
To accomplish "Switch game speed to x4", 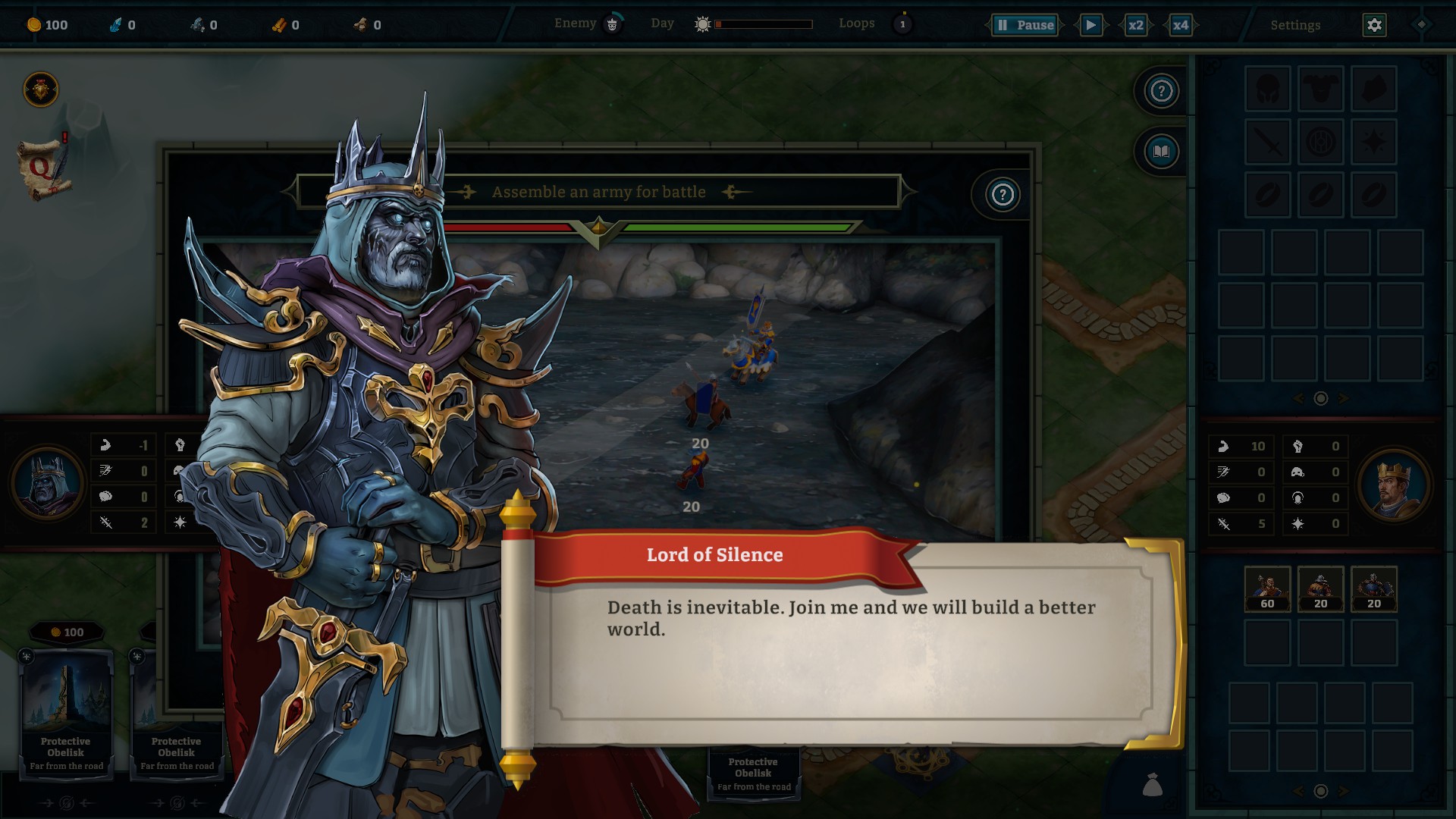I will click(x=1180, y=25).
